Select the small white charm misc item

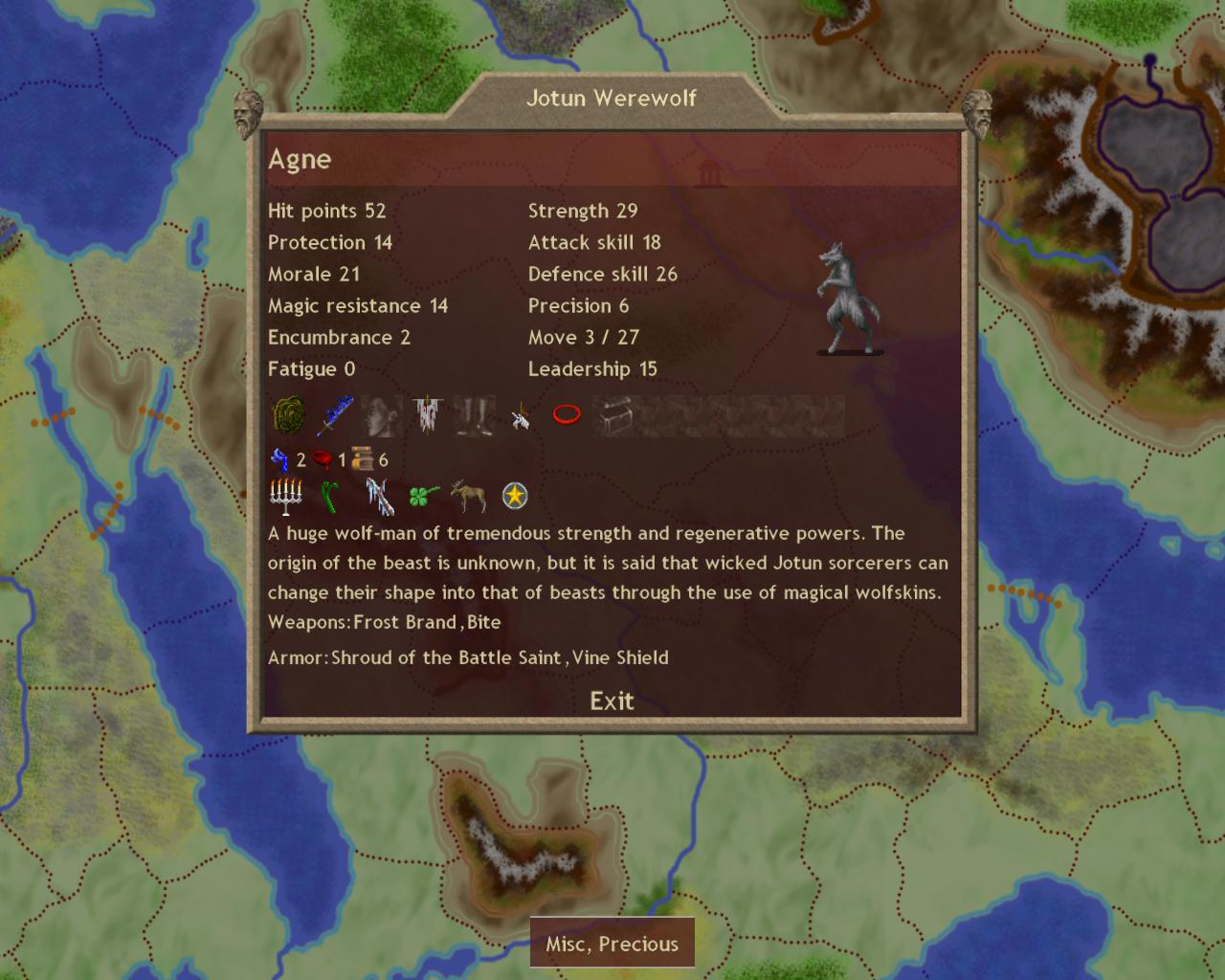coord(521,415)
